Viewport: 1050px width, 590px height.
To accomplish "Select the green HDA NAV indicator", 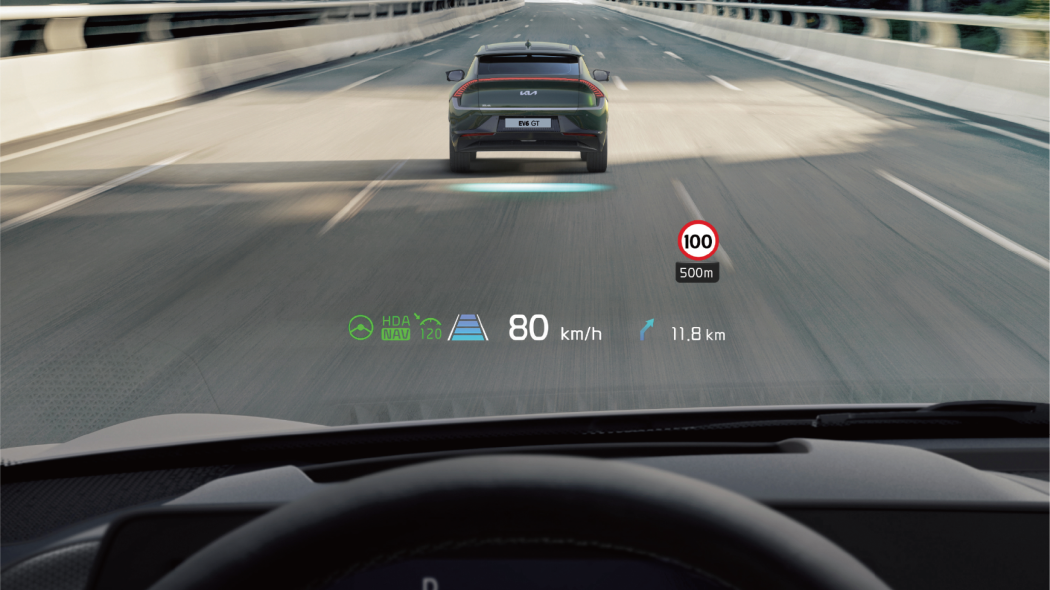I will point(396,328).
